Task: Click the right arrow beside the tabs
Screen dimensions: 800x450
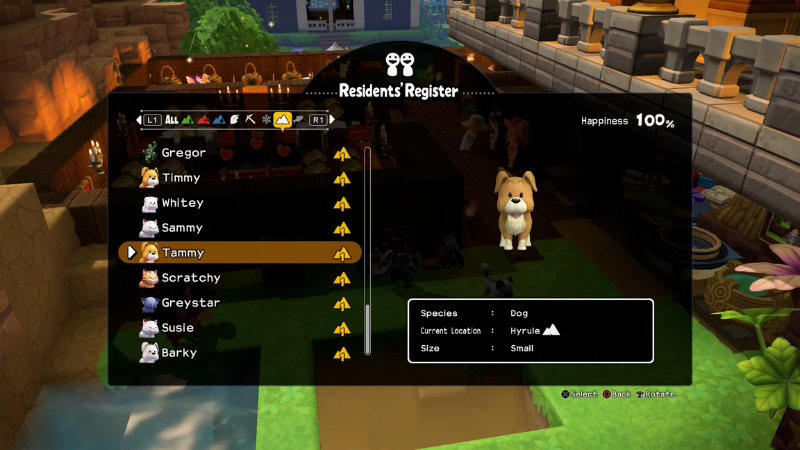Action: [x=331, y=120]
